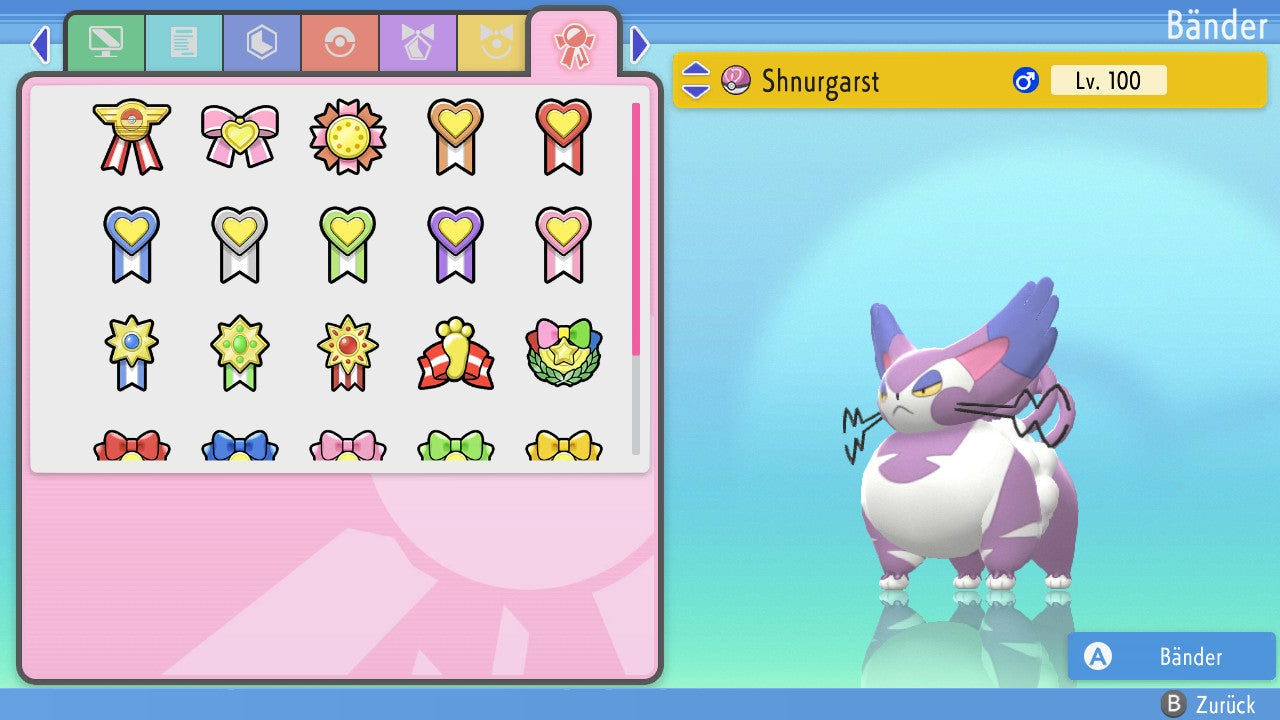
Task: Pick the blue heart ribbon
Action: 131,244
